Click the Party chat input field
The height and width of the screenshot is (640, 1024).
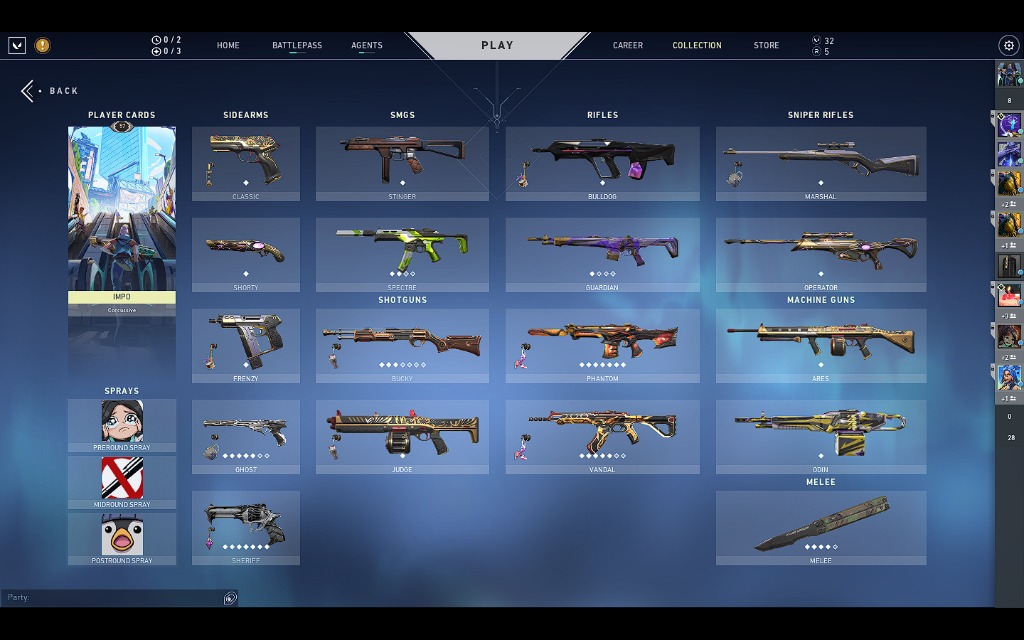coord(112,597)
